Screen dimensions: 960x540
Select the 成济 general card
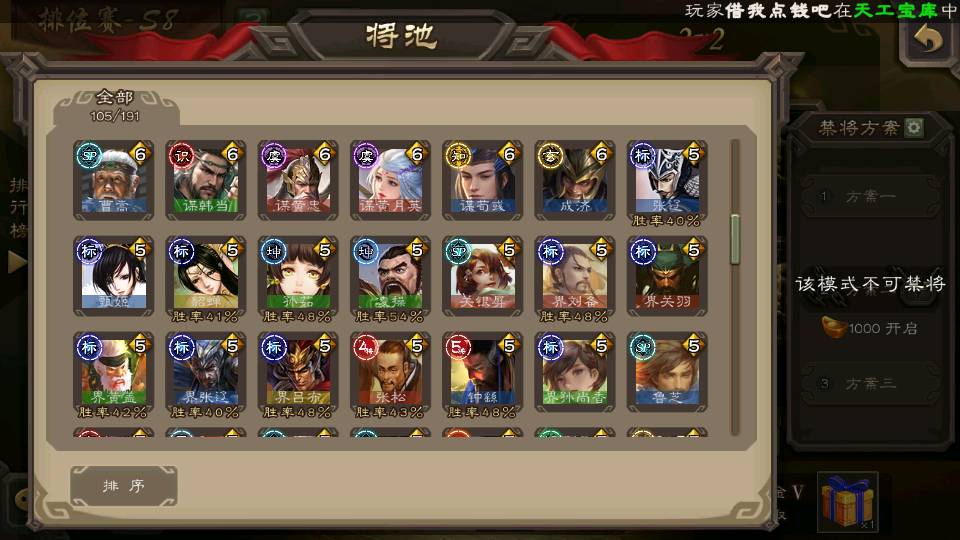point(575,180)
